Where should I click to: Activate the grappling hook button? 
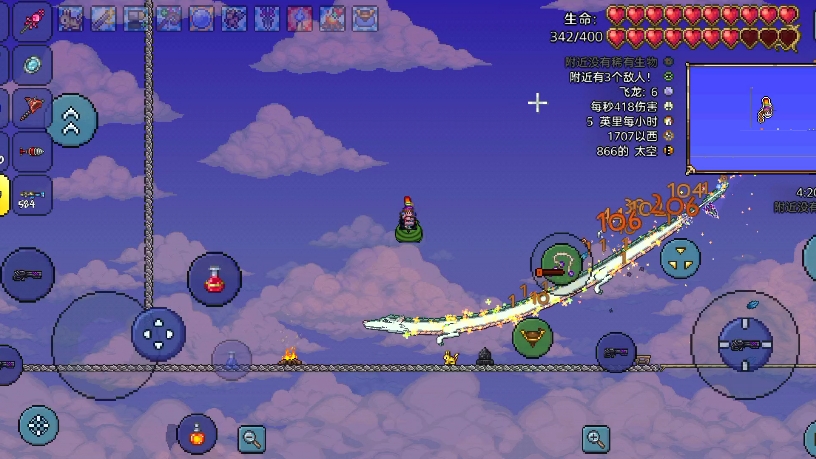coord(560,264)
